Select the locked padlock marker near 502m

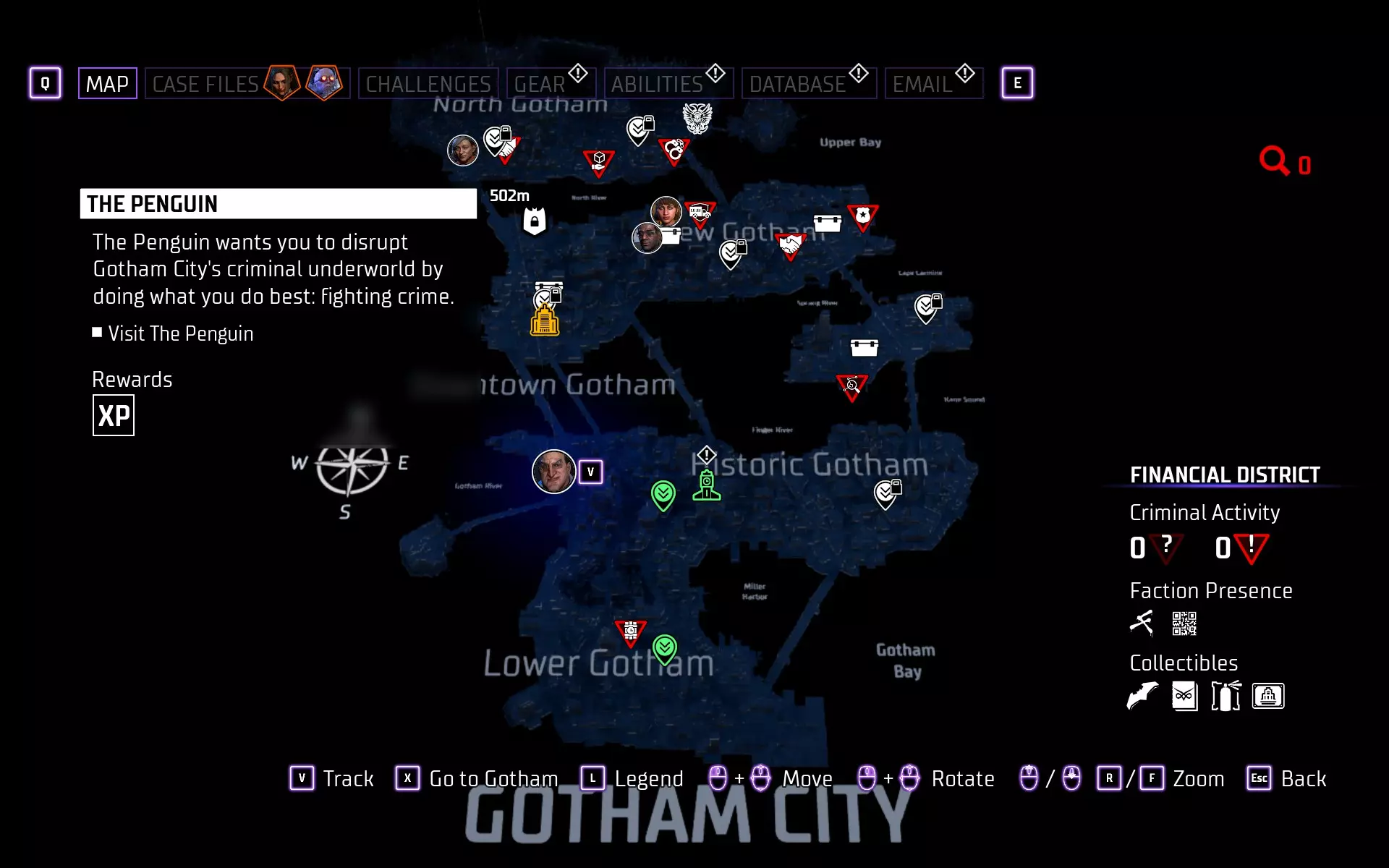(535, 221)
